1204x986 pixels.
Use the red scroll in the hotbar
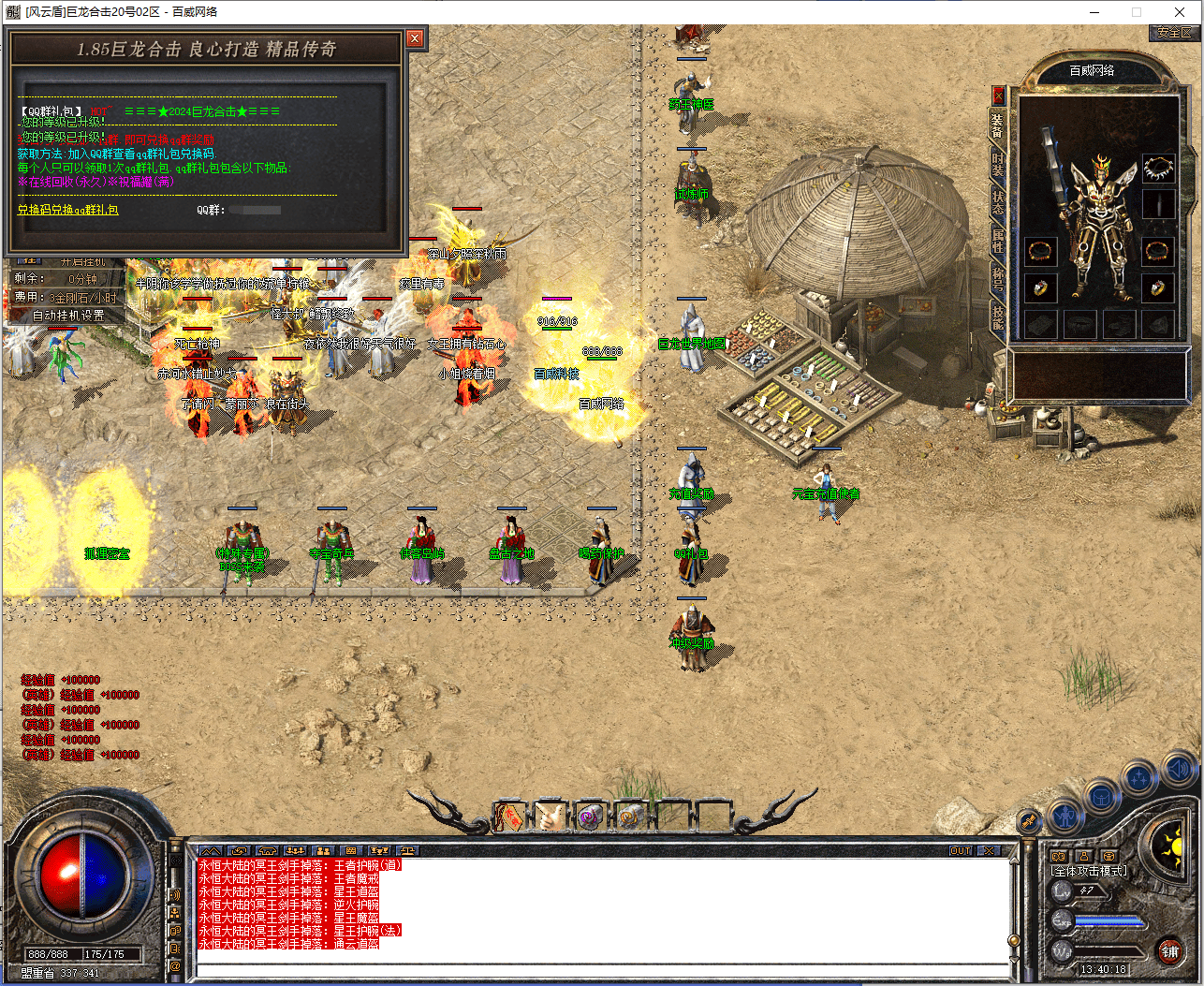pyautogui.click(x=508, y=817)
